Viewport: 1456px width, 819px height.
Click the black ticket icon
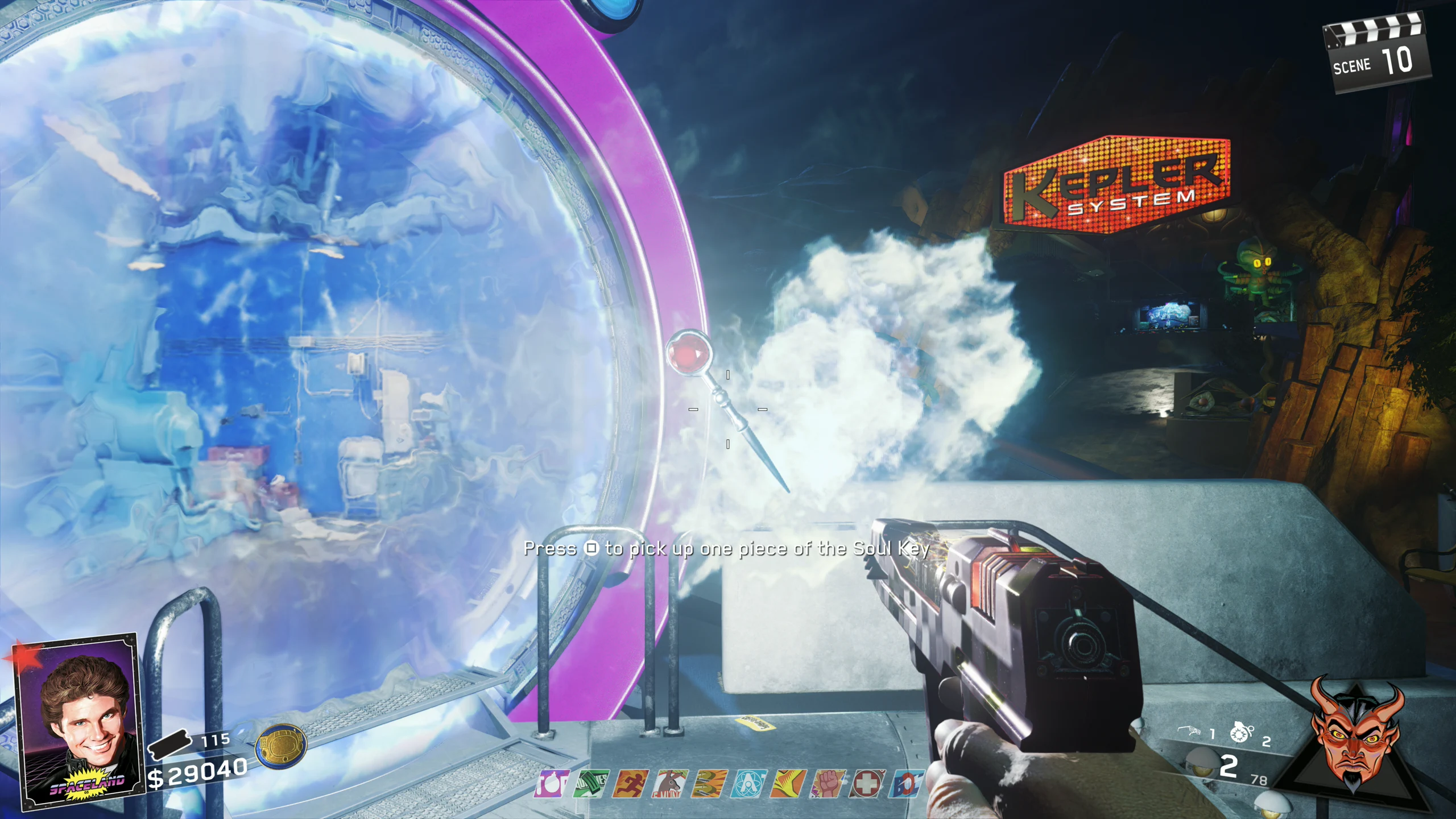(169, 744)
